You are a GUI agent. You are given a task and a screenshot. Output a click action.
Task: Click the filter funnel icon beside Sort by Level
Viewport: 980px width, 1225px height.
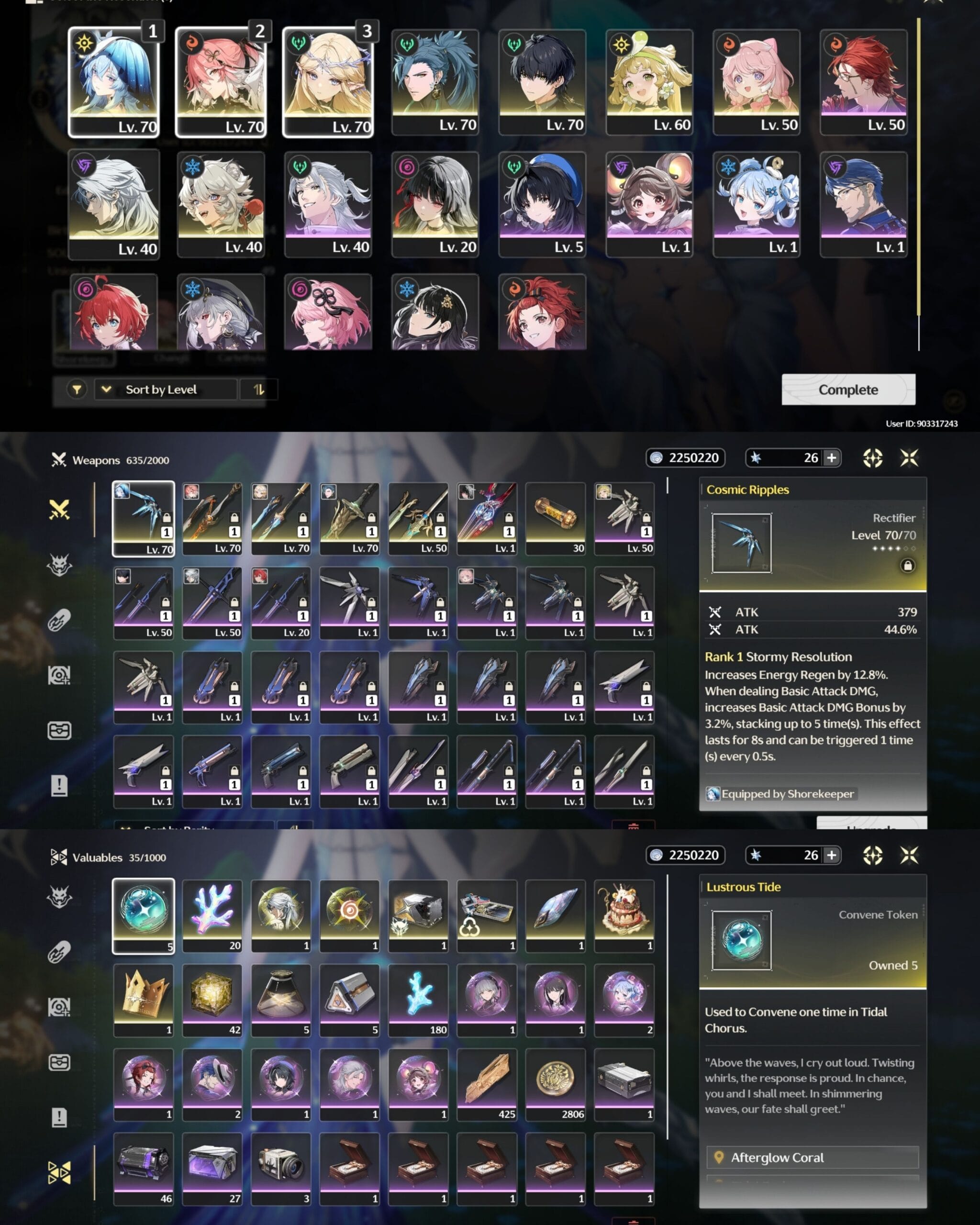point(78,390)
